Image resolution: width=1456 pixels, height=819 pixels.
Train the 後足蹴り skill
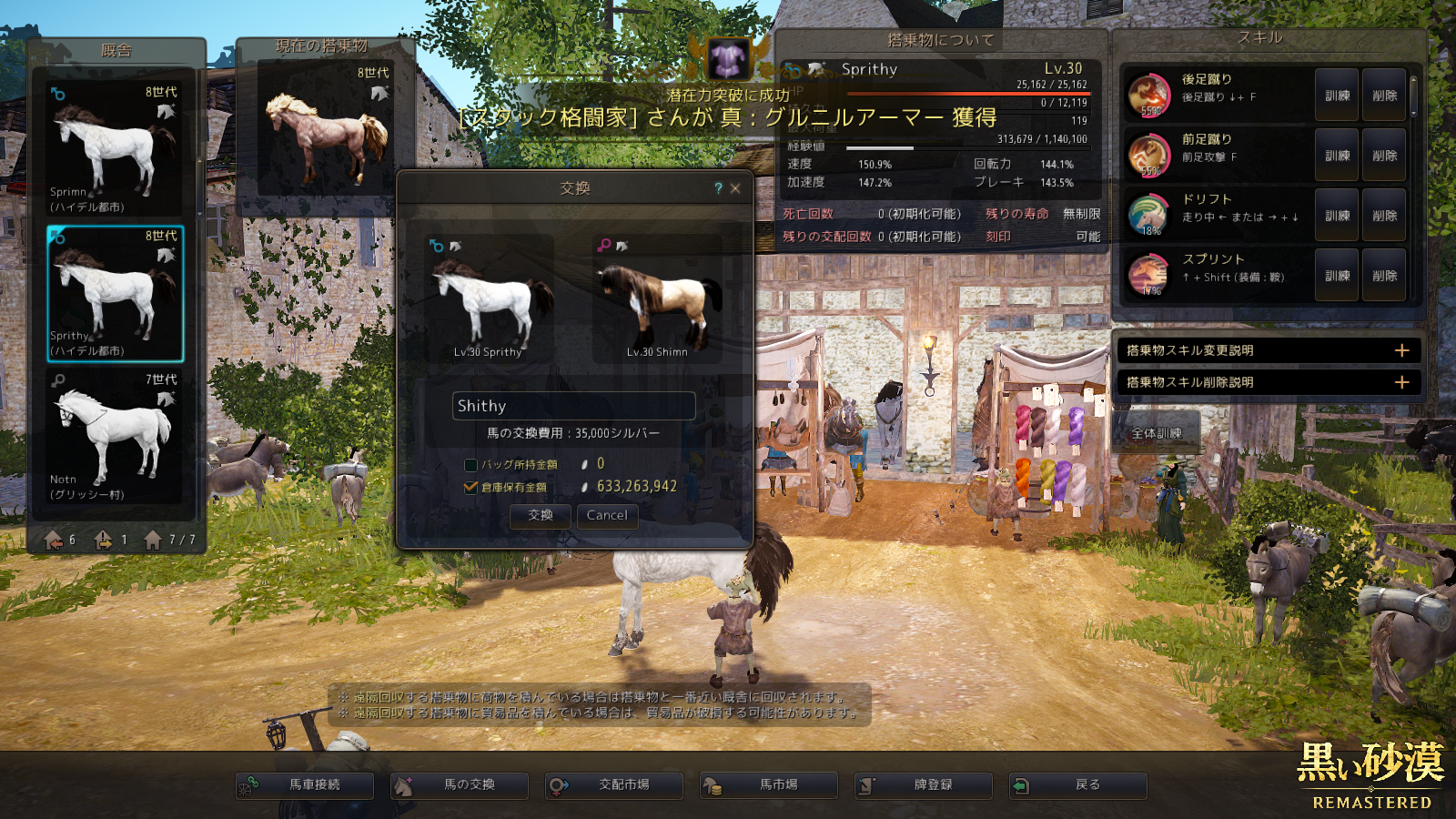[x=1337, y=95]
